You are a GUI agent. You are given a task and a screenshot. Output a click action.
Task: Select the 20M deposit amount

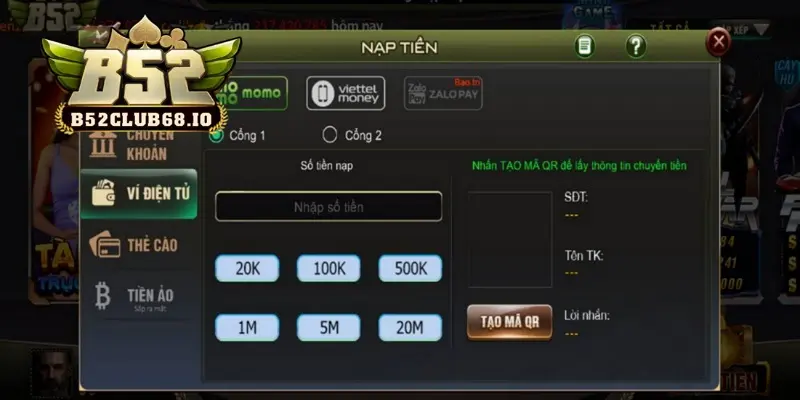pyautogui.click(x=410, y=327)
